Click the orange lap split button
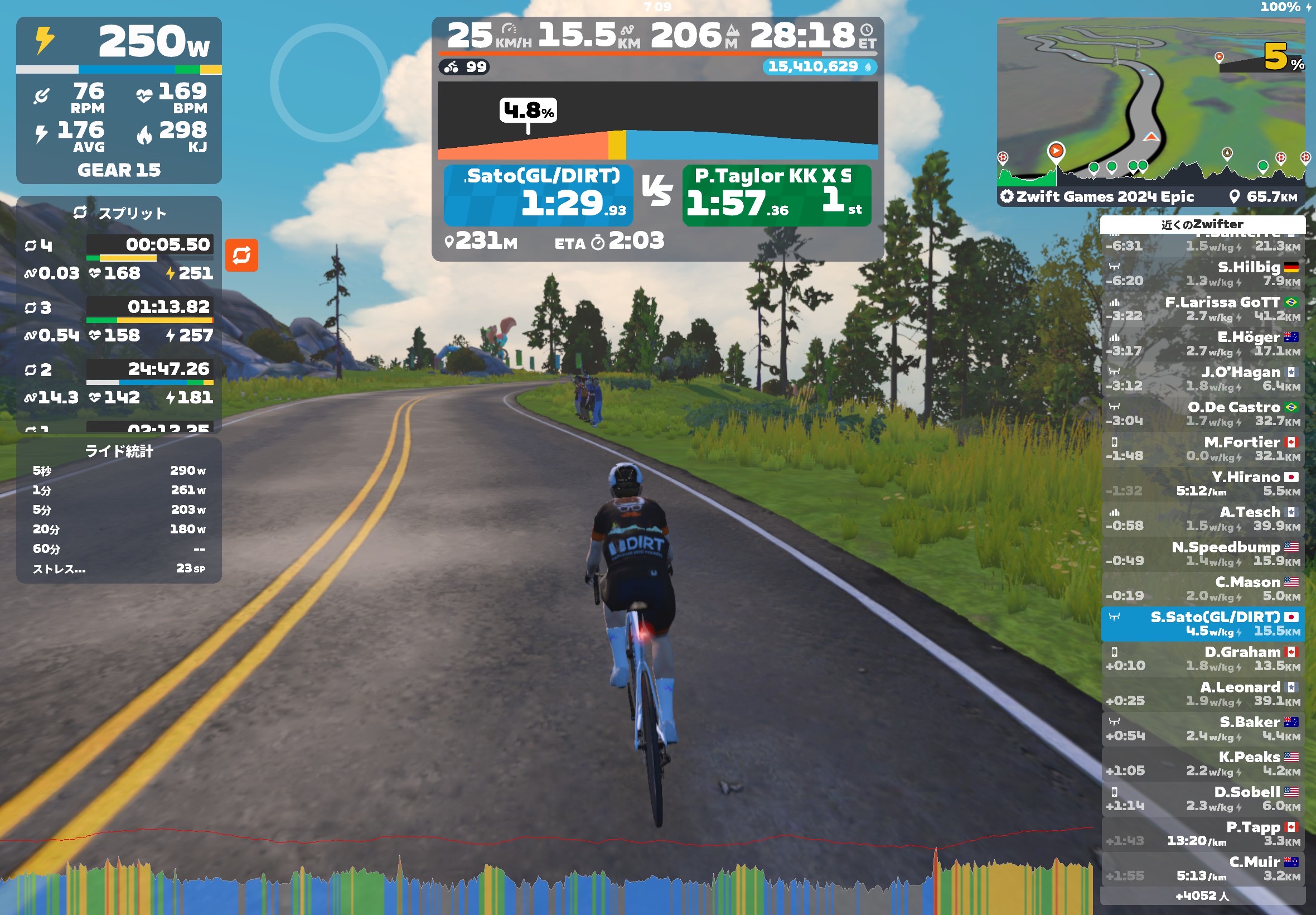This screenshot has width=1316, height=915. 241,255
